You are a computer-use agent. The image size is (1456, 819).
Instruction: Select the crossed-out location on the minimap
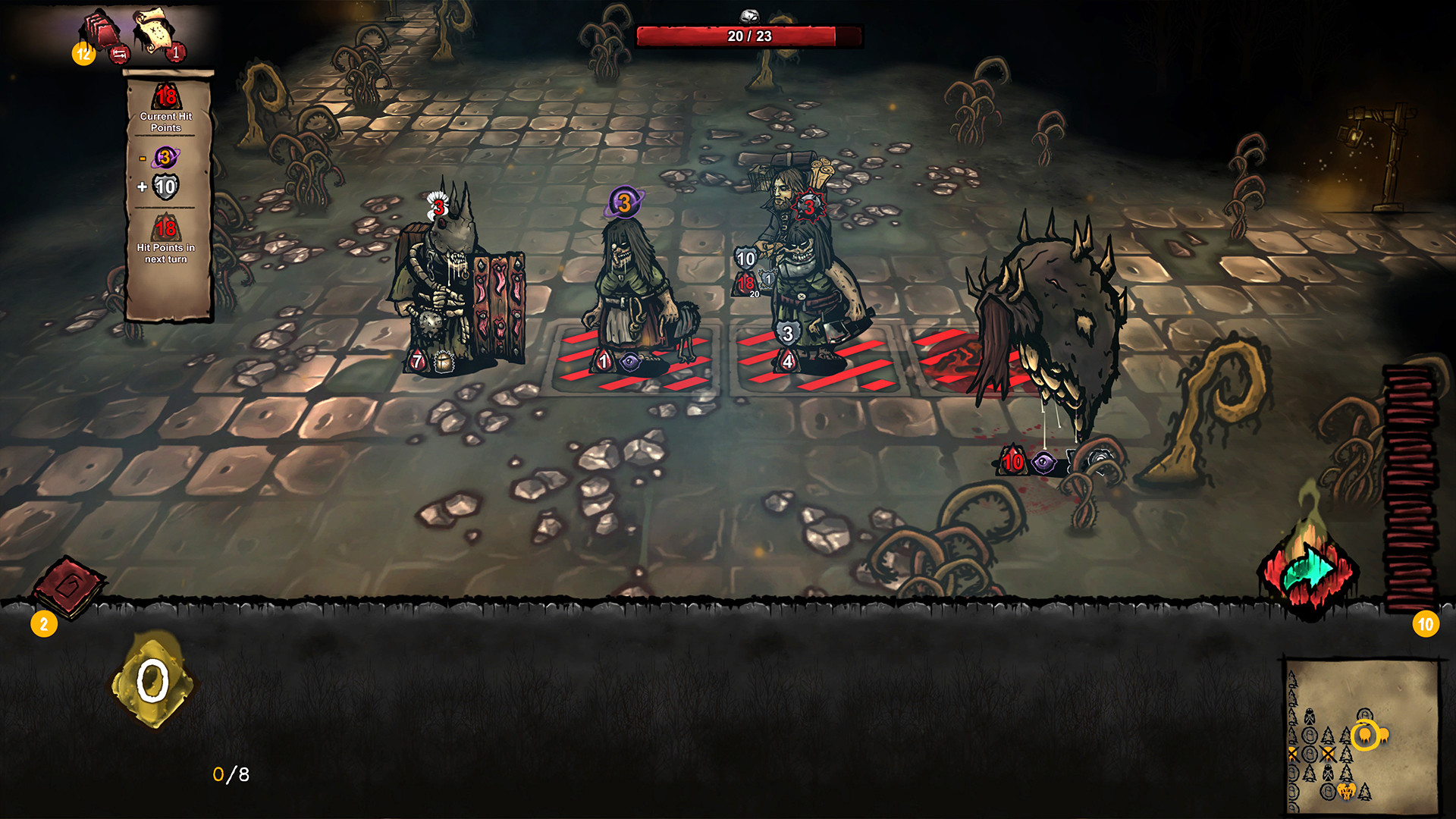point(1327,753)
